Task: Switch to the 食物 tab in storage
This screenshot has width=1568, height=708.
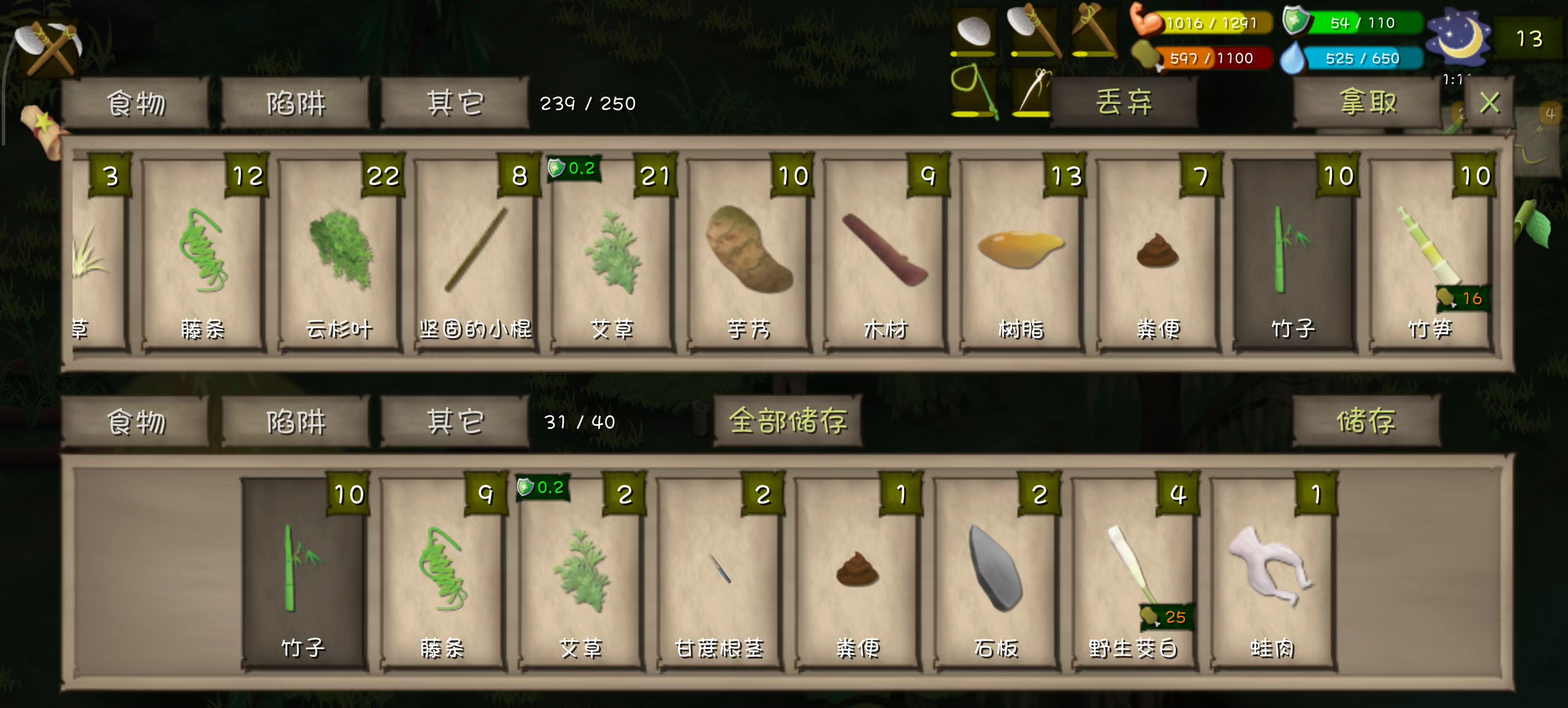Action: click(x=137, y=102)
